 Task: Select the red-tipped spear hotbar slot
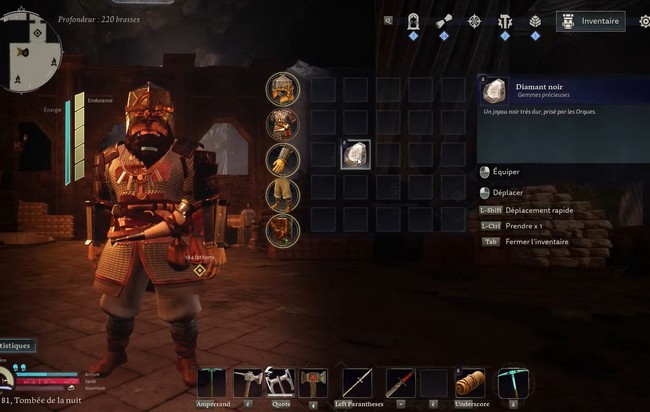coord(400,383)
